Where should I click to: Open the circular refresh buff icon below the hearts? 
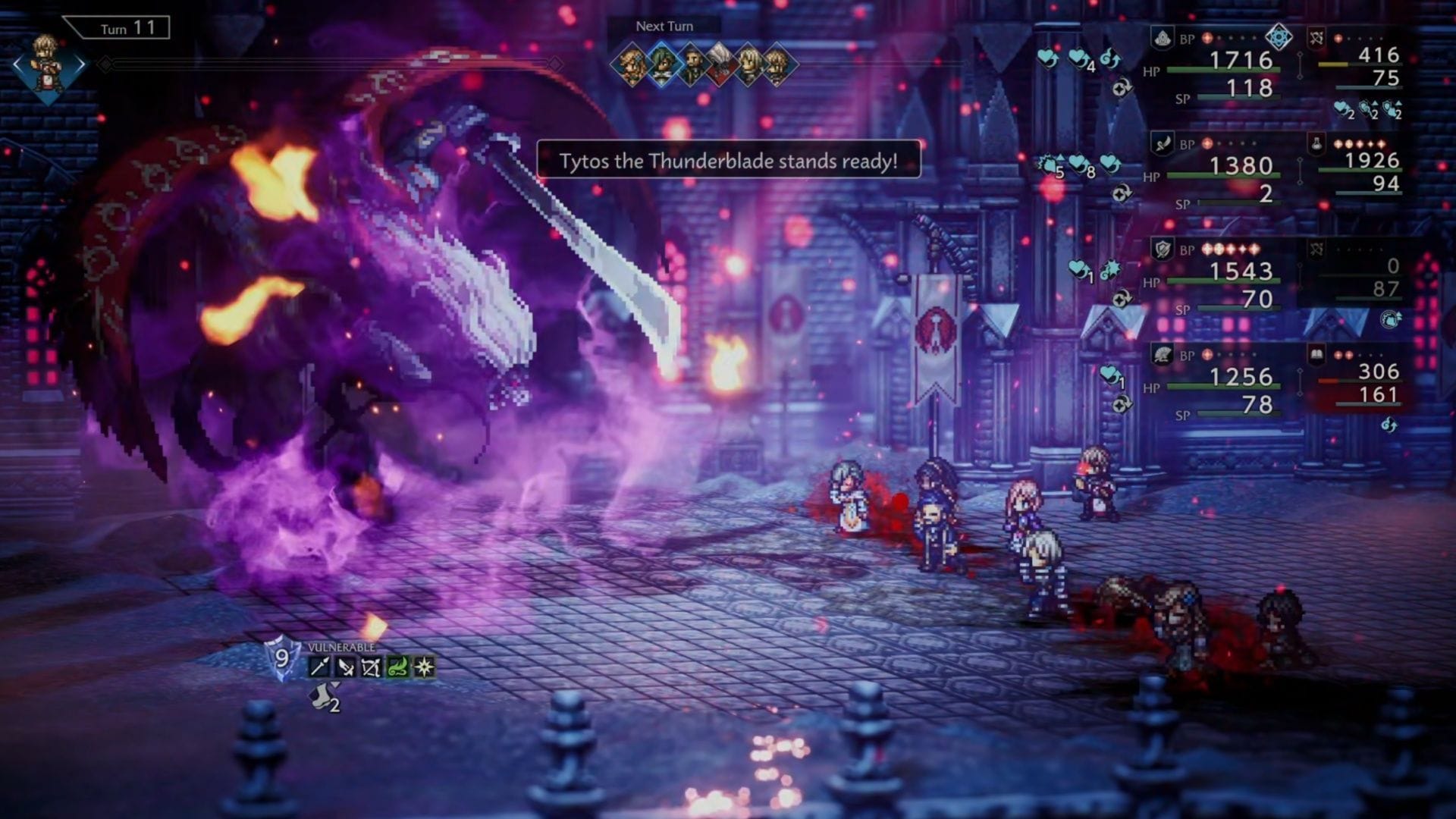click(1122, 88)
